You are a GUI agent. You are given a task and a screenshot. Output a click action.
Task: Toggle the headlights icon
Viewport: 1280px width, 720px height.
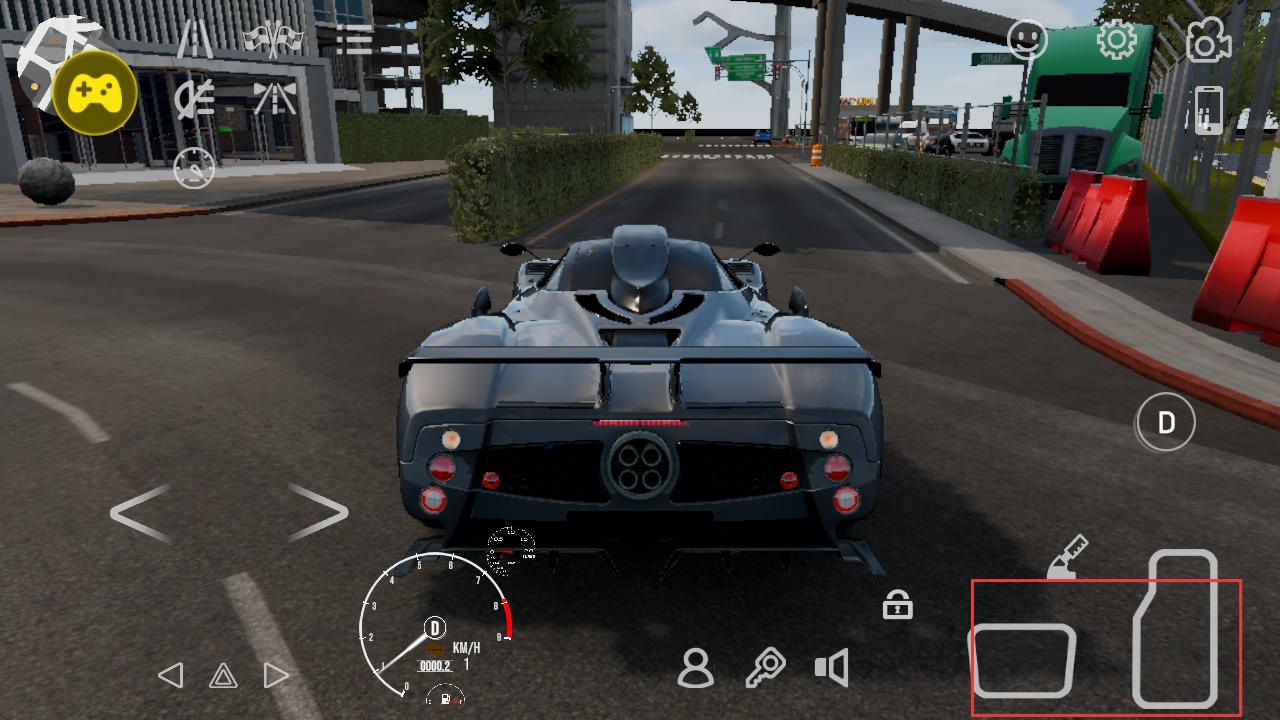click(194, 98)
